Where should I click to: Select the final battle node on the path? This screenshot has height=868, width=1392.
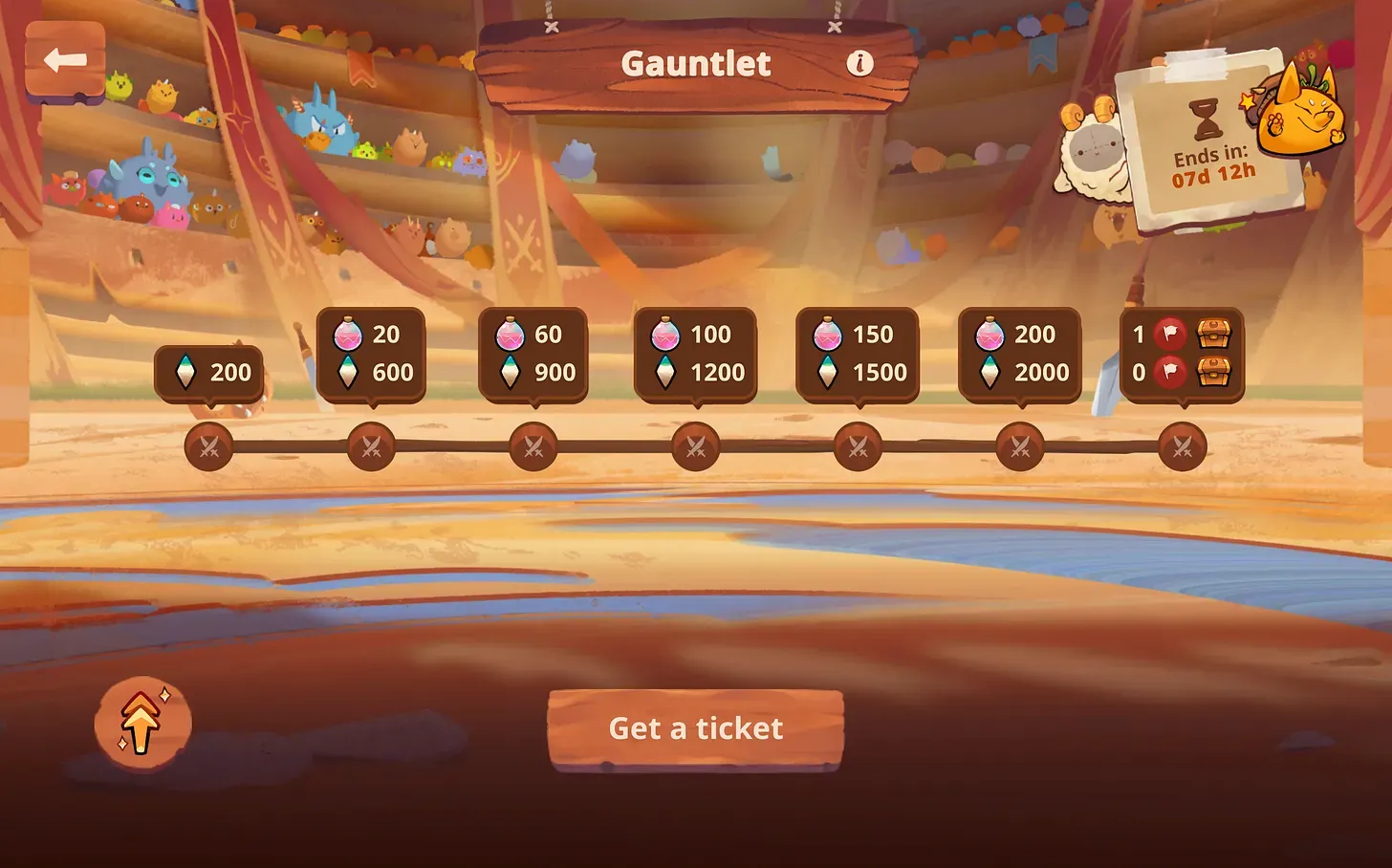1185,446
